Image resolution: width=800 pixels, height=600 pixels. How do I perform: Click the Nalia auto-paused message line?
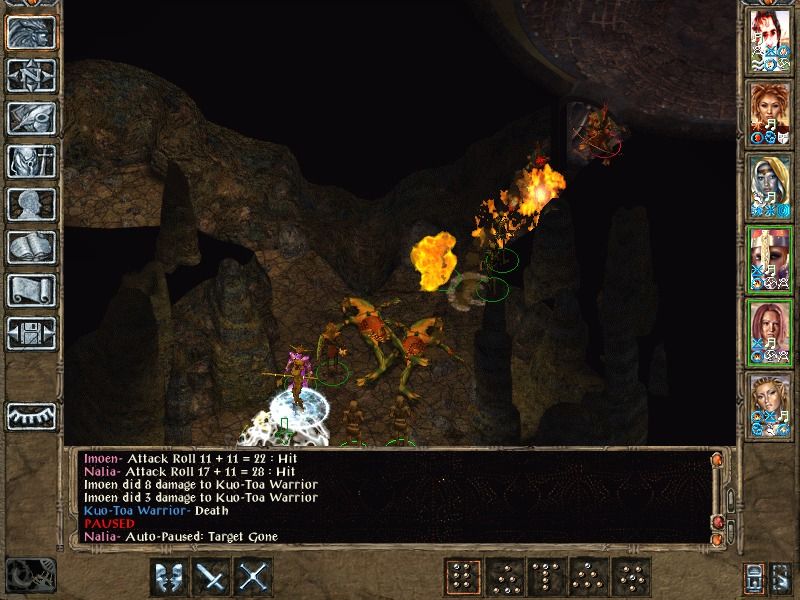tap(180, 537)
